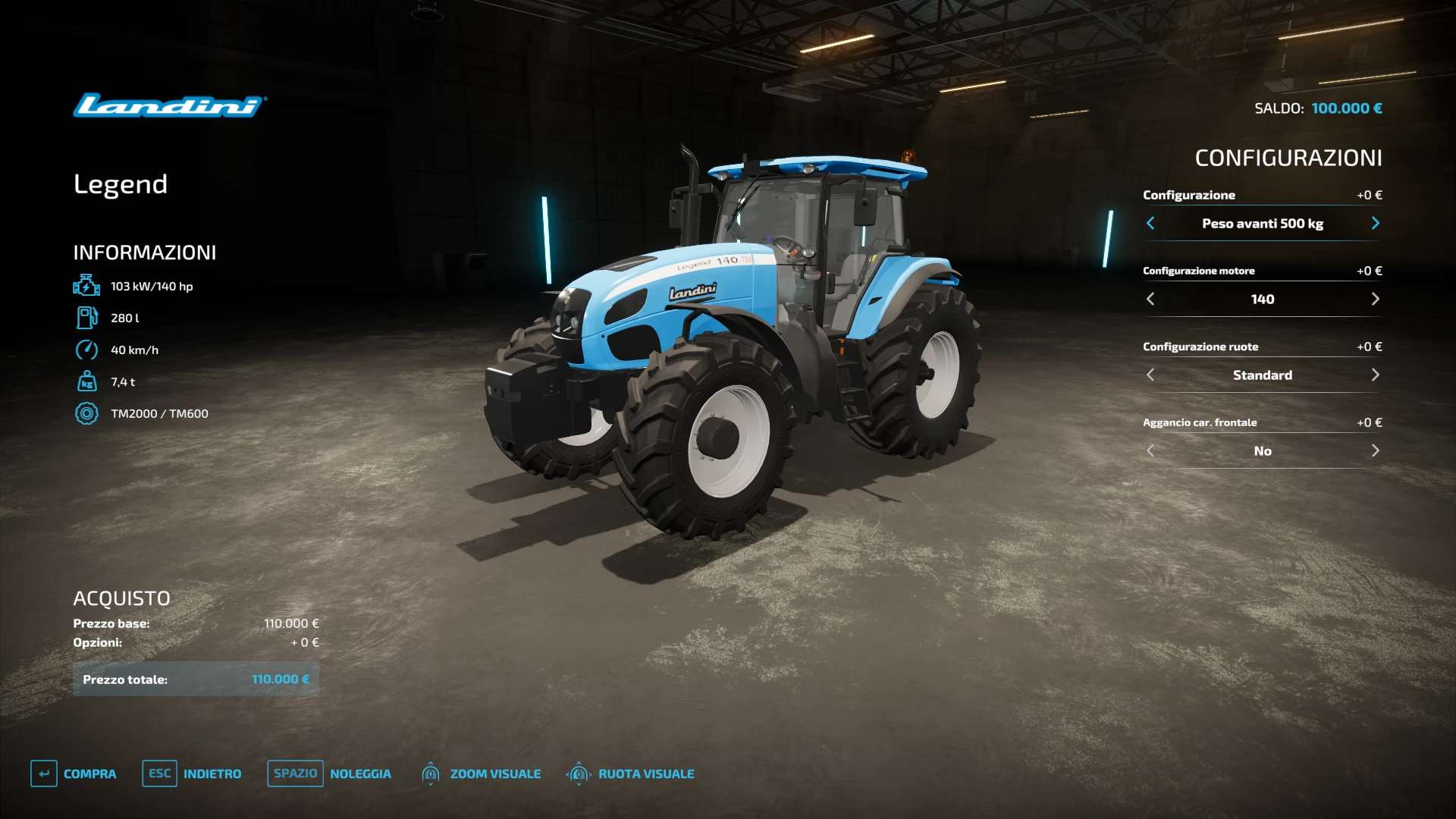Select previous Configurazione motore engine option
This screenshot has width=1456, height=819.
1150,299
